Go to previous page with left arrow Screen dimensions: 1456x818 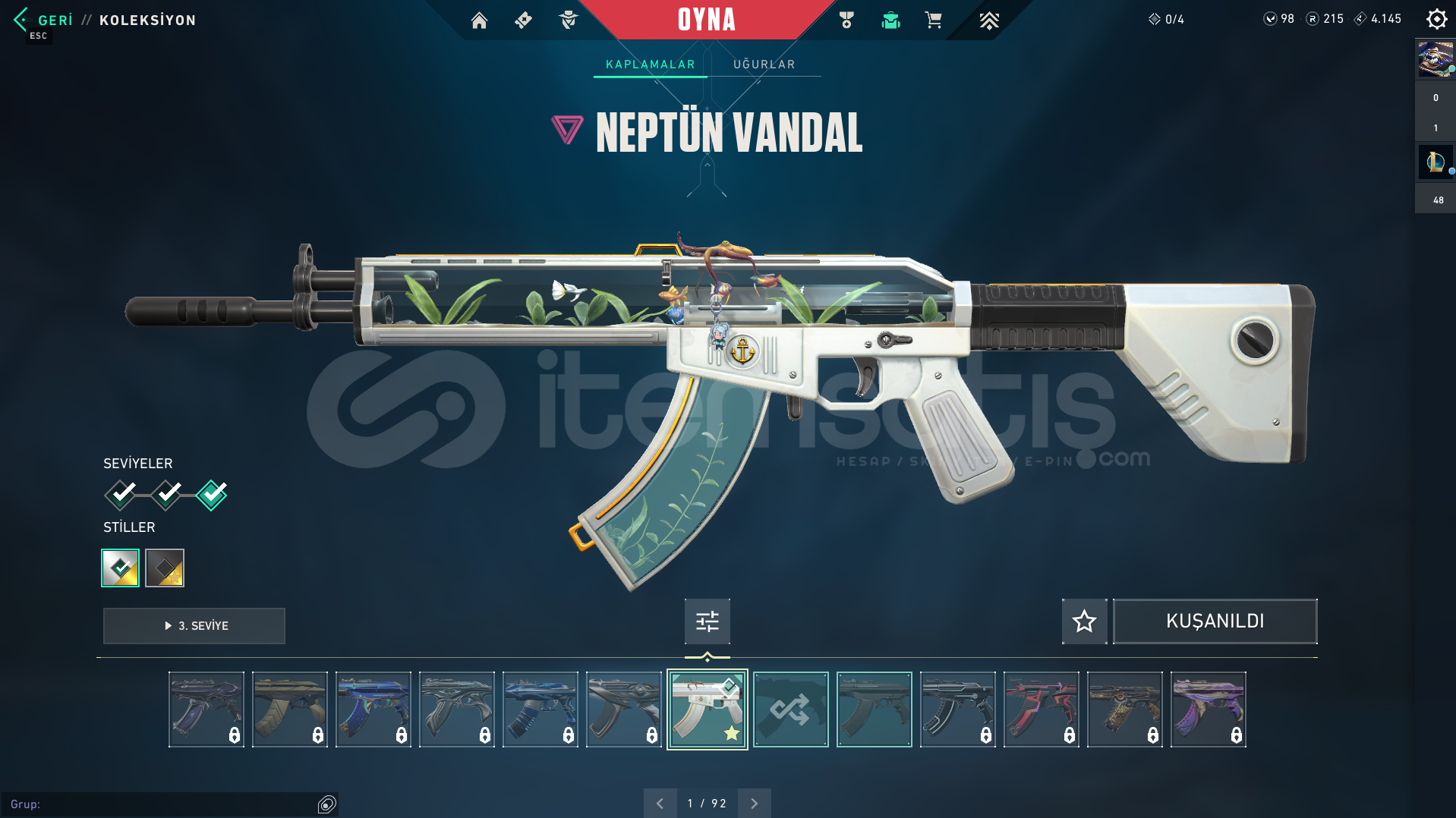pos(660,802)
